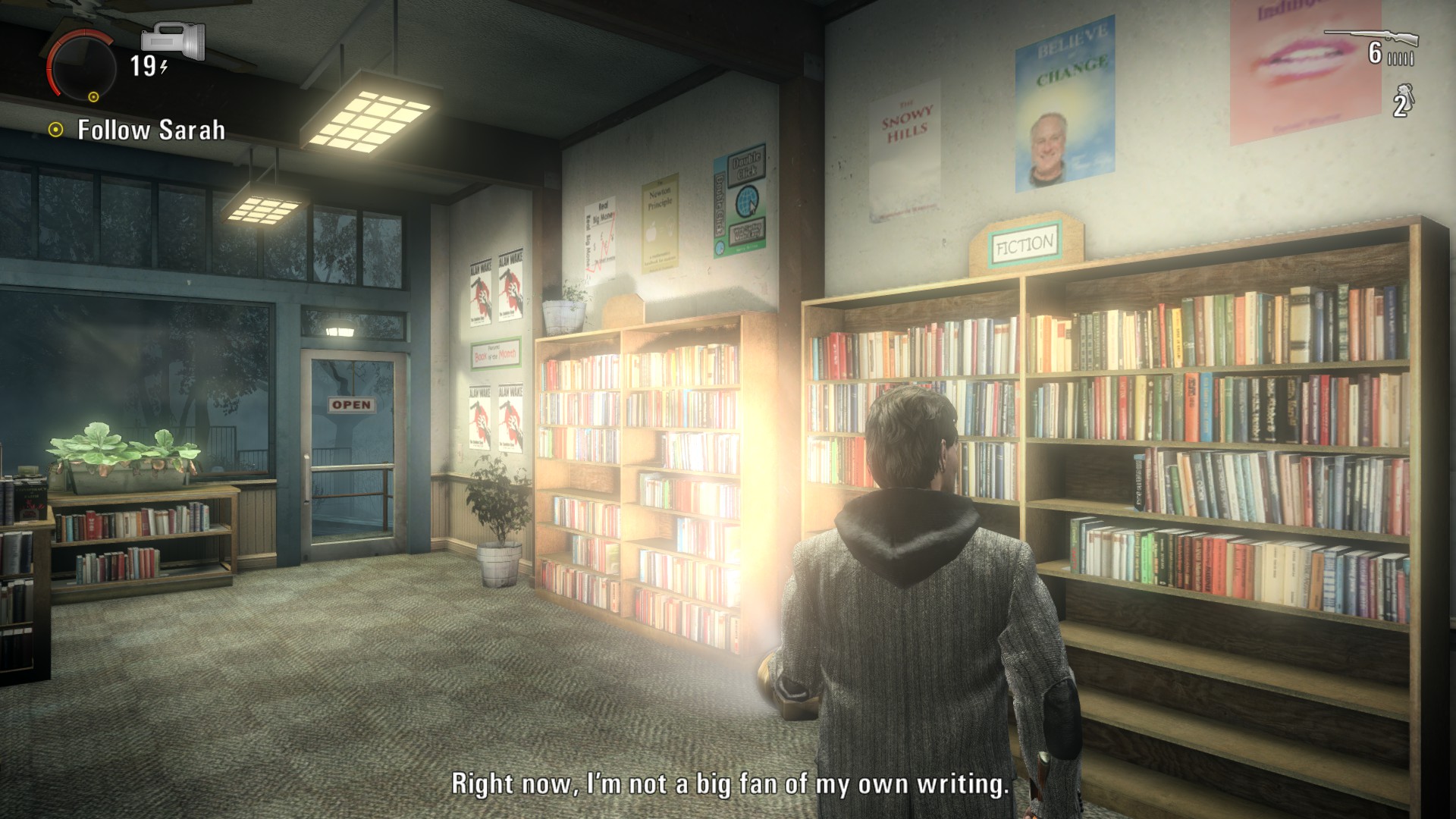Viewport: 1456px width, 819px height.
Task: Select the flashlight battery icon
Action: point(173,40)
